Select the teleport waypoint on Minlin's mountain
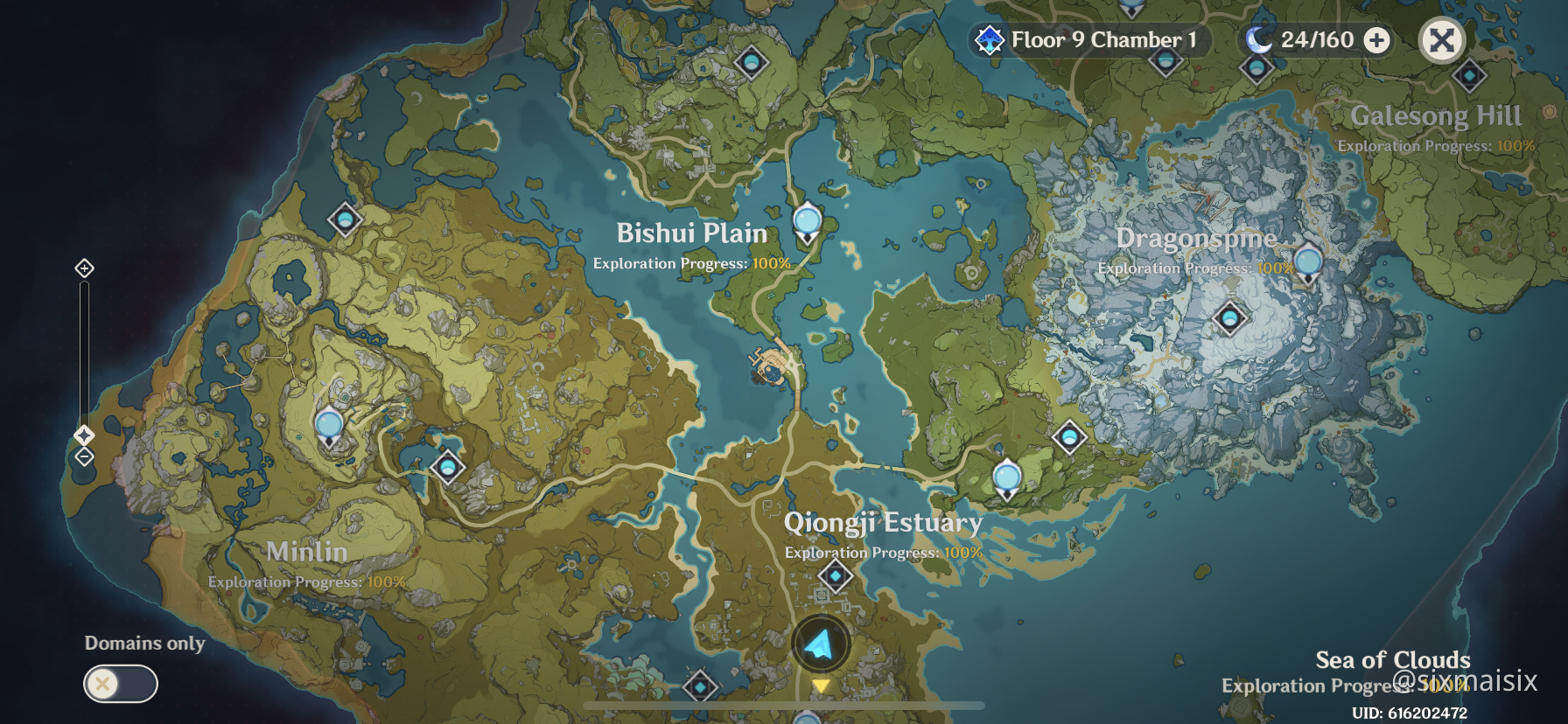Screen dimensions: 1568x724 point(329,427)
